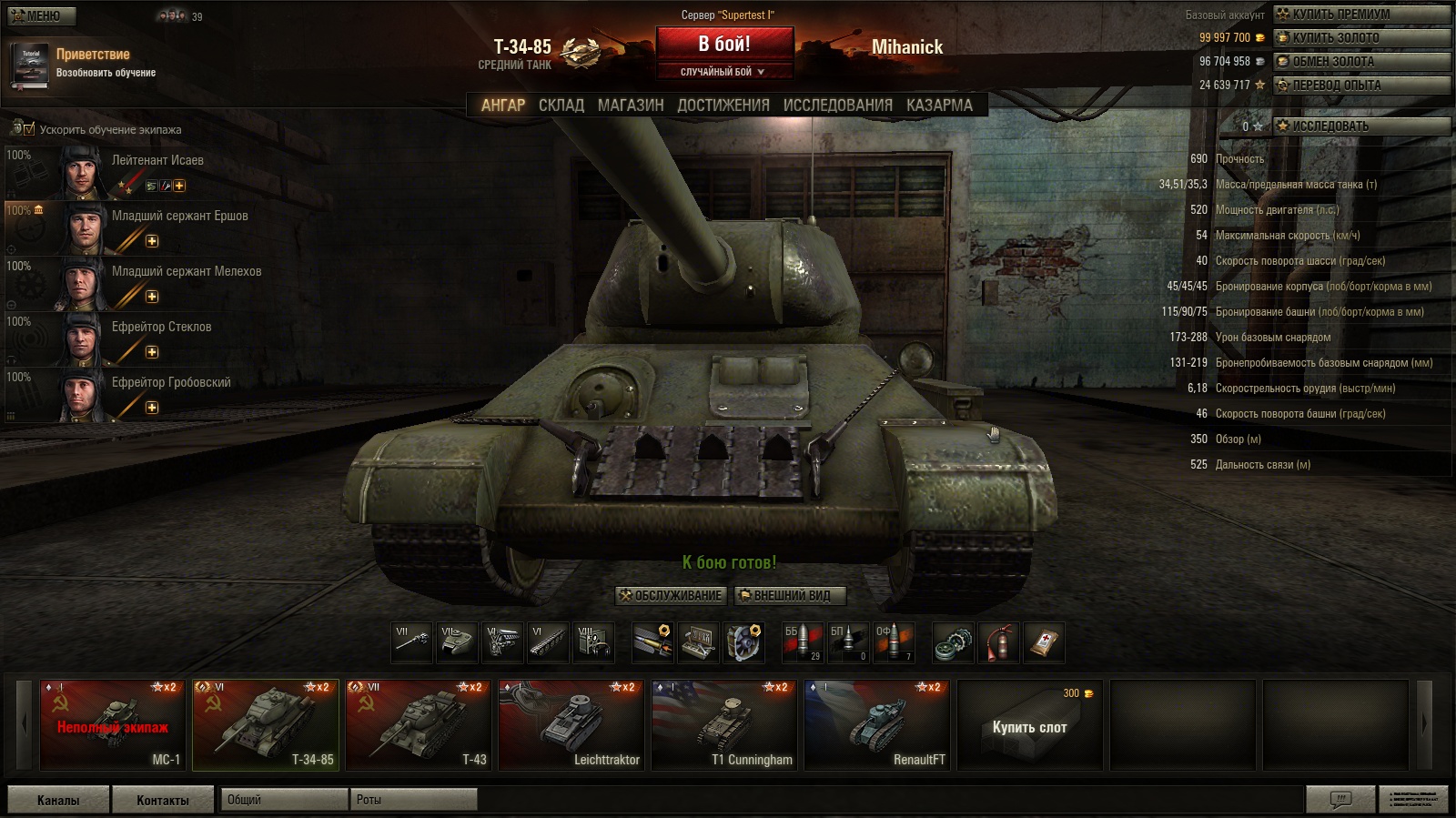Viewport: 1456px width, 818px height.
Task: Click 'Купить премиум' button
Action: pos(1361,14)
